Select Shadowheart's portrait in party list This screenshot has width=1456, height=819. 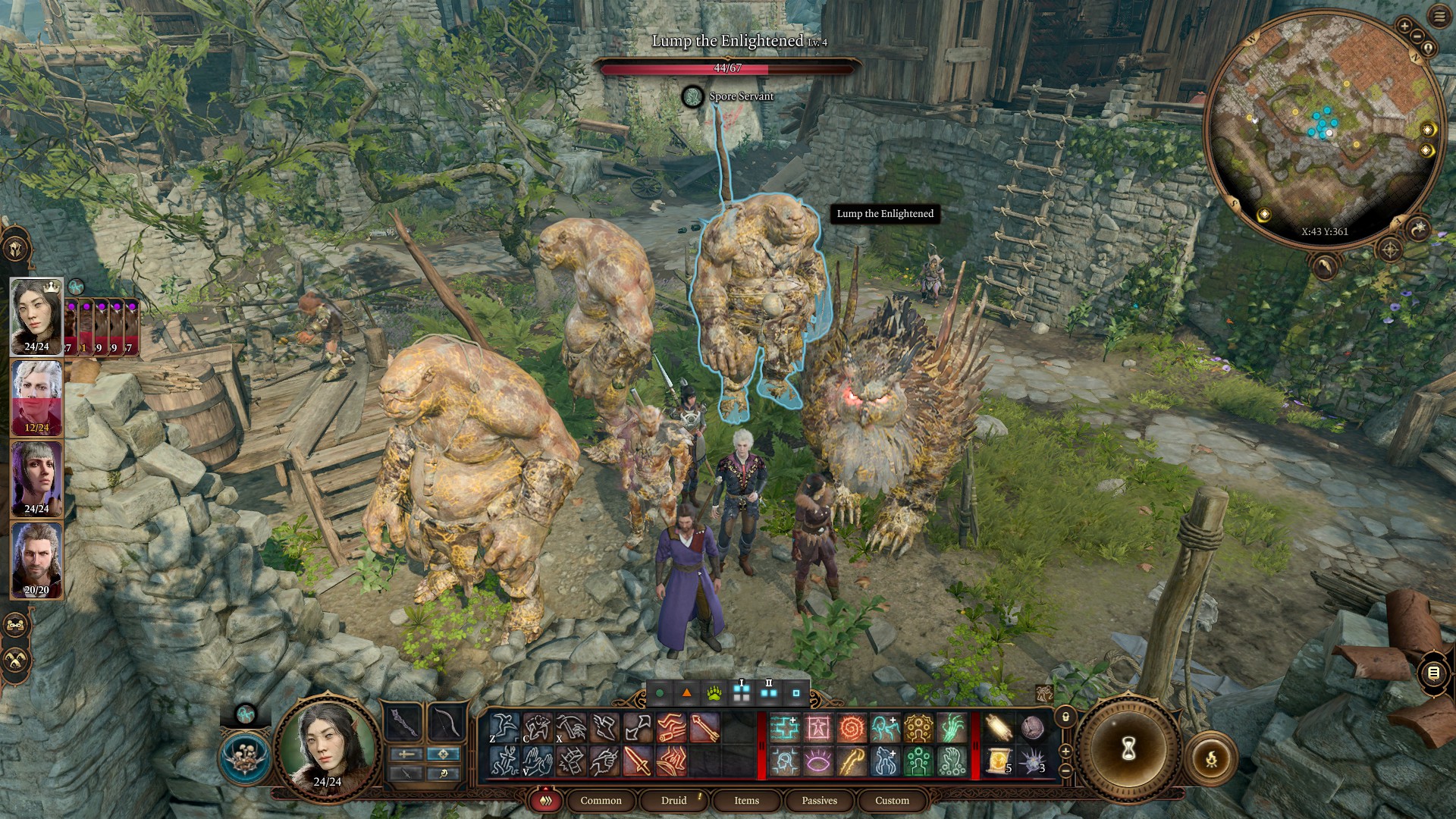coord(36,479)
